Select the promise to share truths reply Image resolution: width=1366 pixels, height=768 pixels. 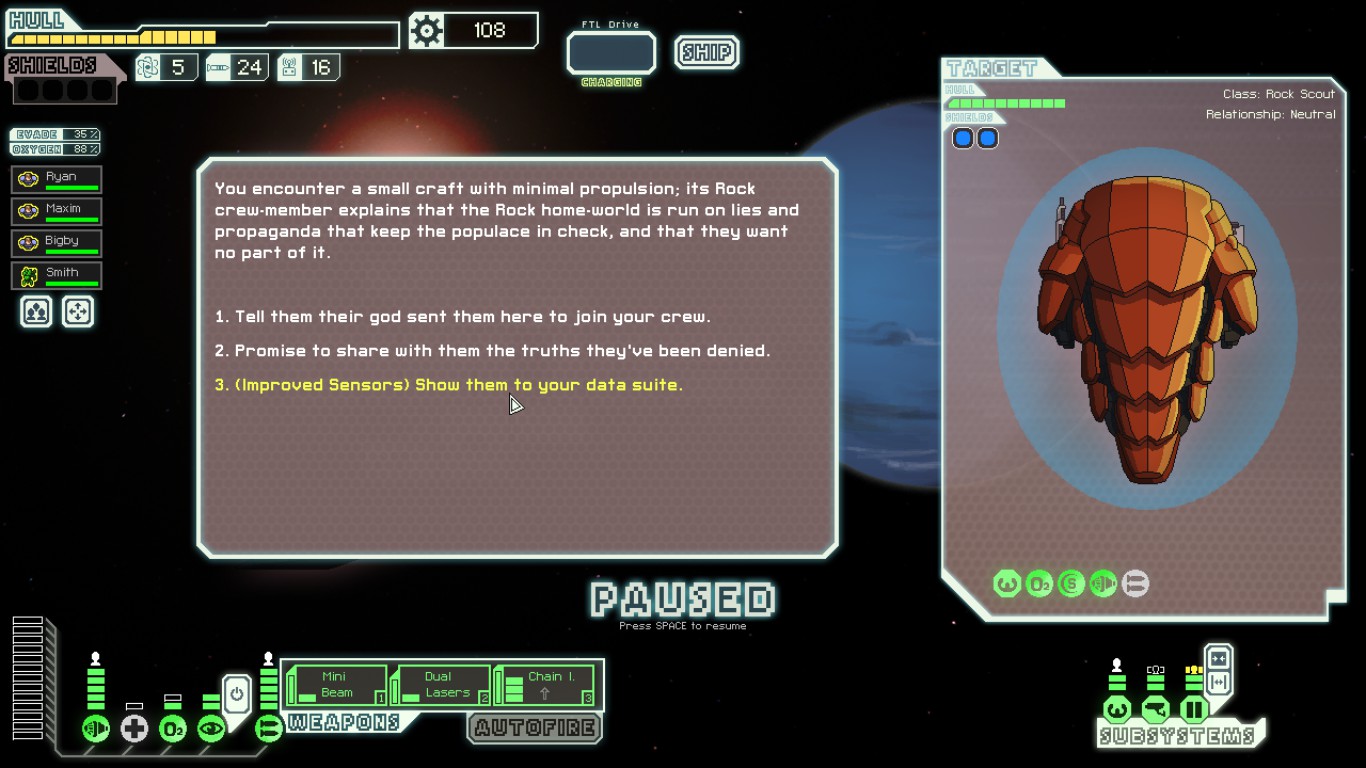pyautogui.click(x=492, y=351)
